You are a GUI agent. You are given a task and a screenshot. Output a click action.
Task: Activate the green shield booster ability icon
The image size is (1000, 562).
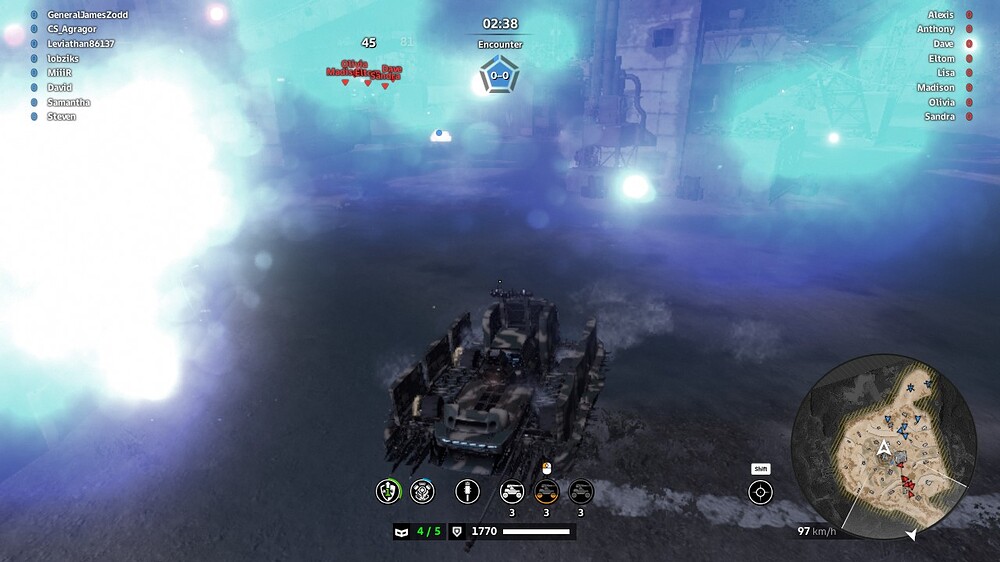pos(388,491)
